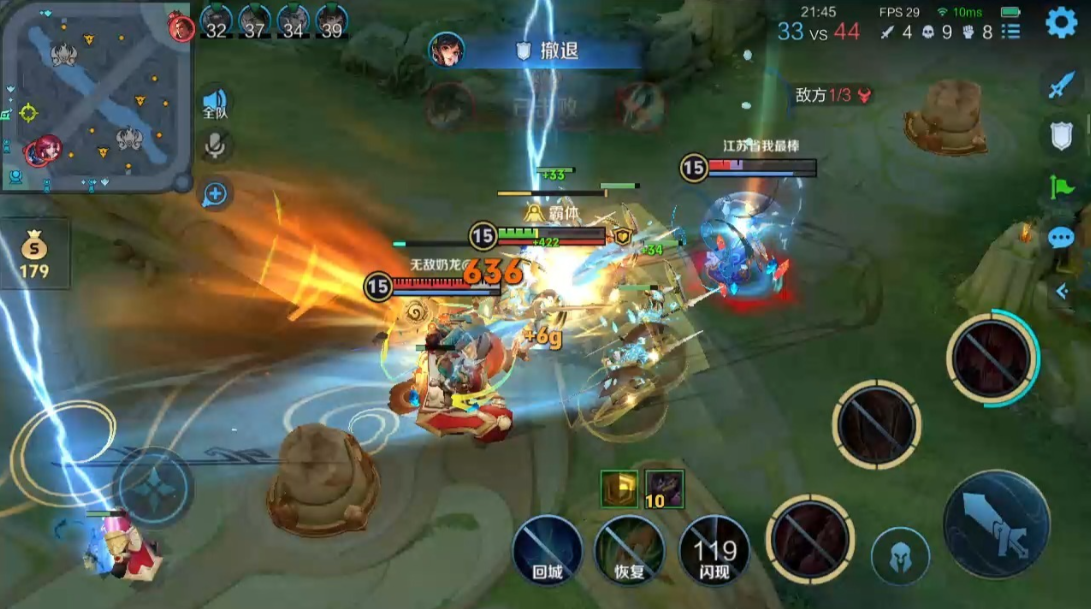This screenshot has width=1091, height=609.
Task: Activate the 回城 recall button
Action: 547,549
